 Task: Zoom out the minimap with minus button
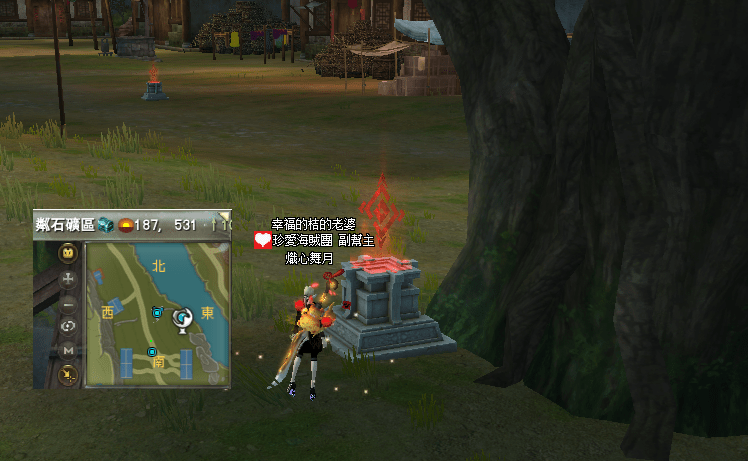tap(68, 303)
